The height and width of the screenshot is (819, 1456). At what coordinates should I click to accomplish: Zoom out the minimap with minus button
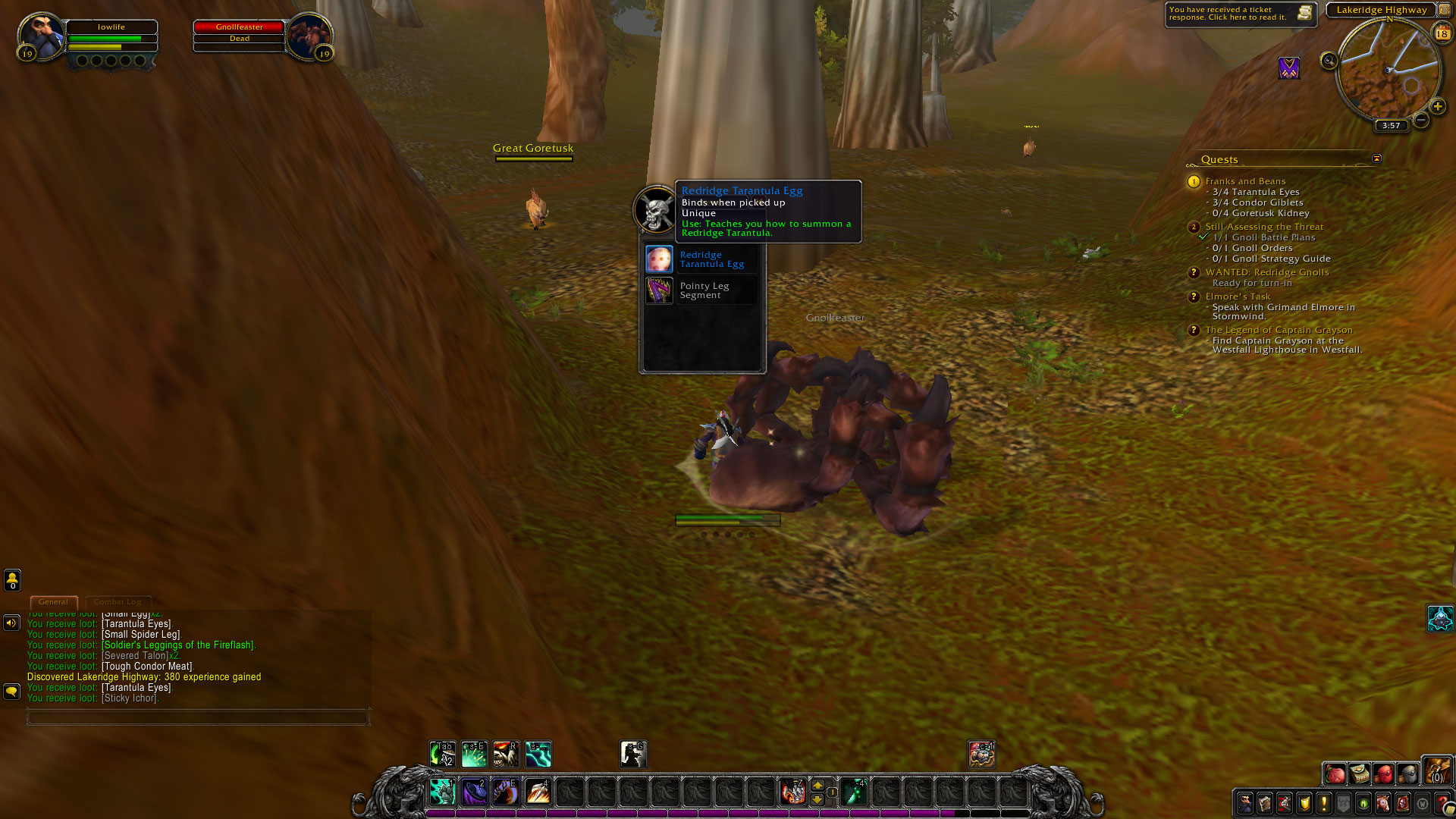pyautogui.click(x=1421, y=120)
